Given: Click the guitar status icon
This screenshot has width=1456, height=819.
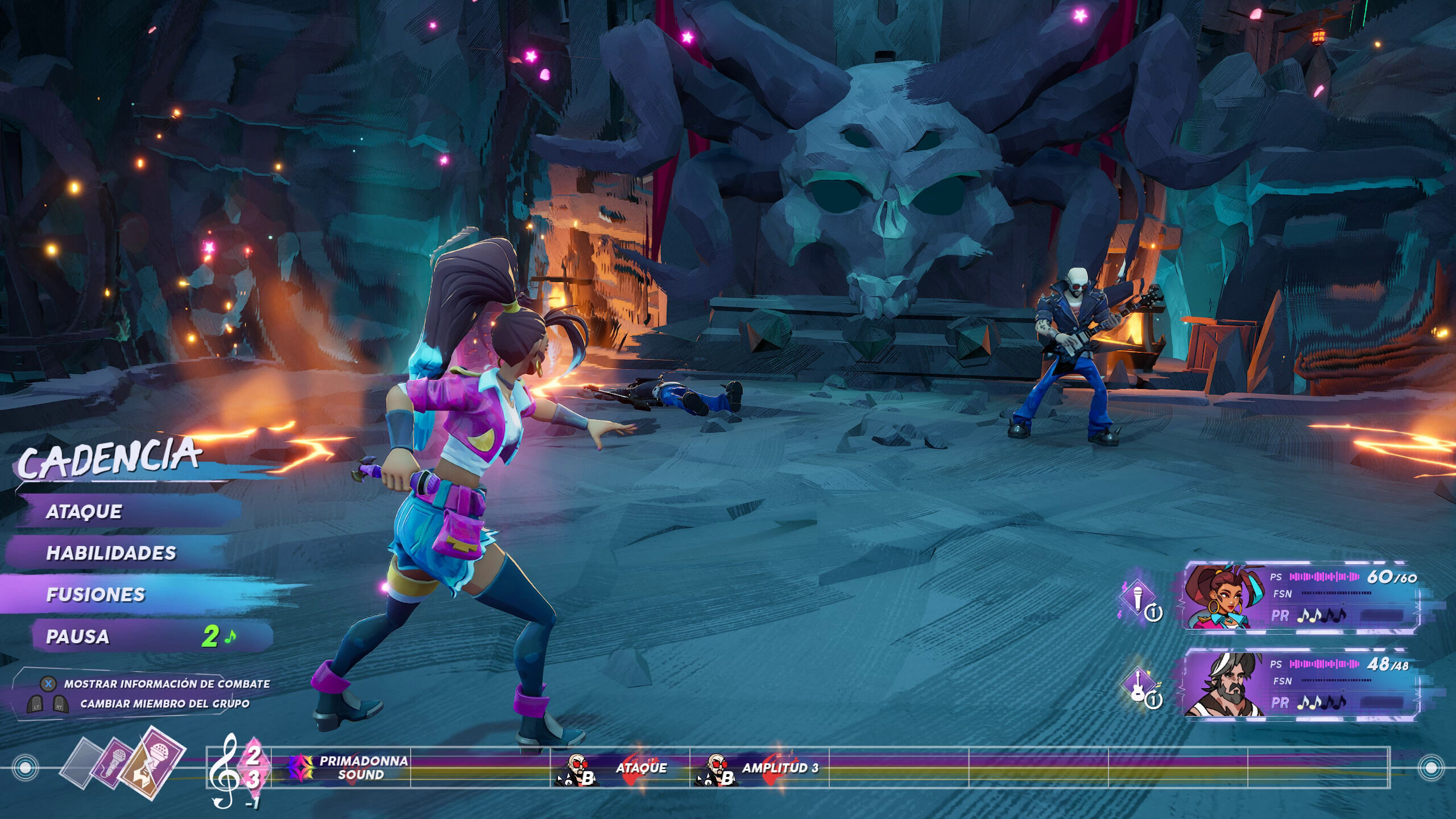Looking at the screenshot, I should point(1138,685).
